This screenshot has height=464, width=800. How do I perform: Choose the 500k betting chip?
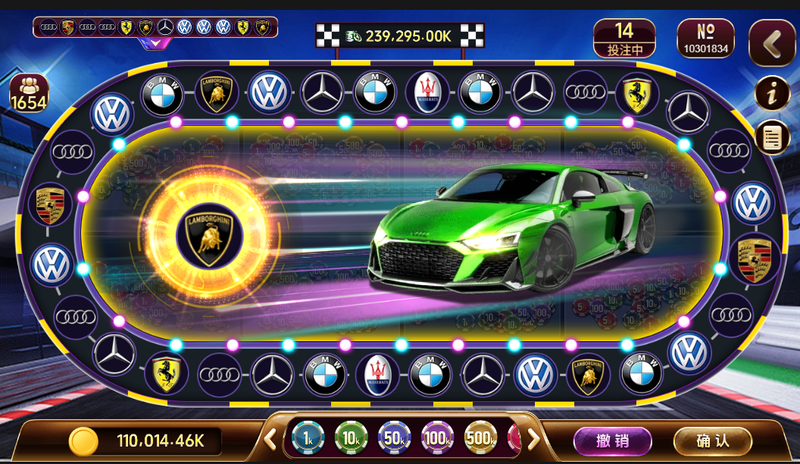(x=480, y=438)
